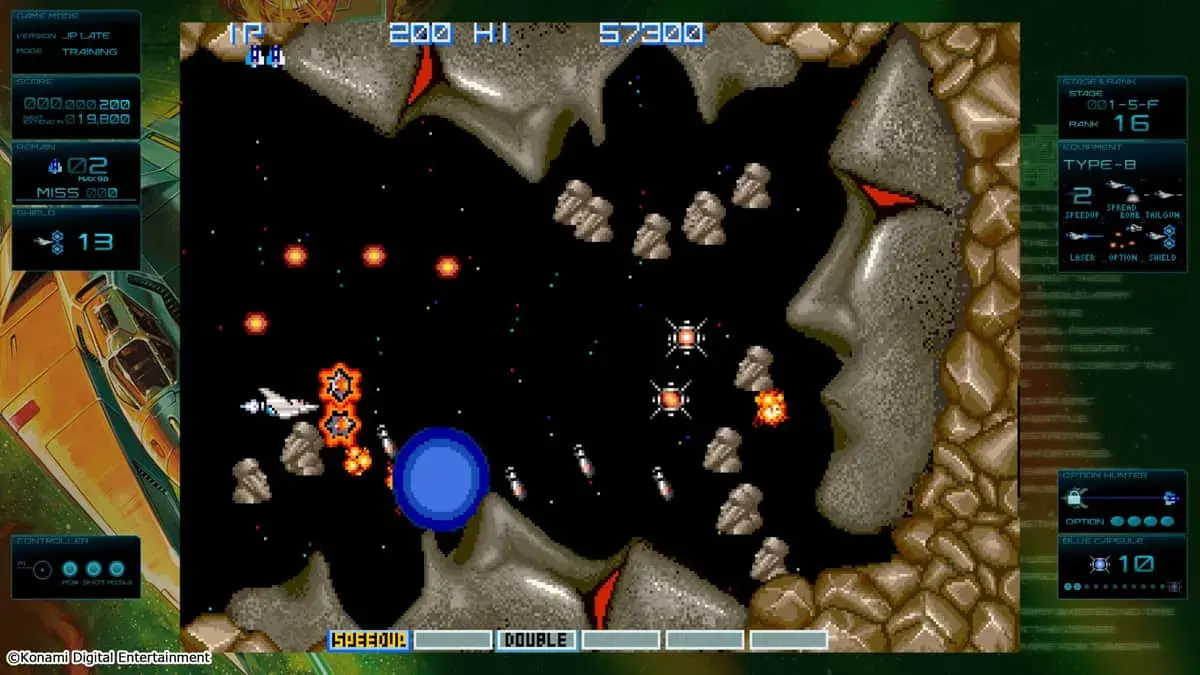Select the DOUBLE slot on the power meter
The height and width of the screenshot is (675, 1200).
536,640
